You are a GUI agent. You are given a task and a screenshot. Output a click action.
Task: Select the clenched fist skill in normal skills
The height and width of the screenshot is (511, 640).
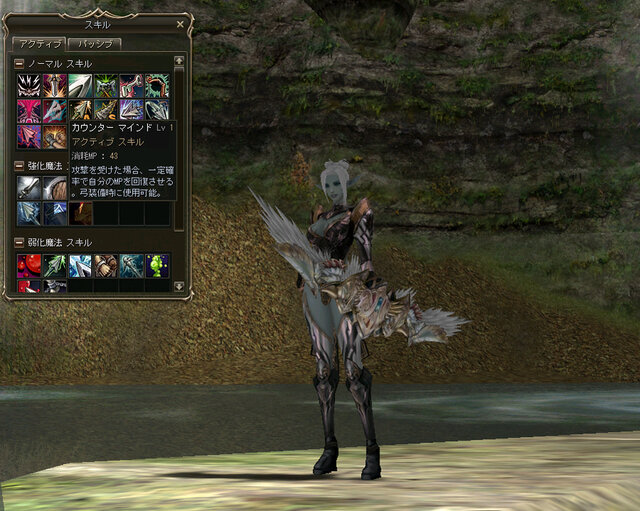click(x=54, y=136)
